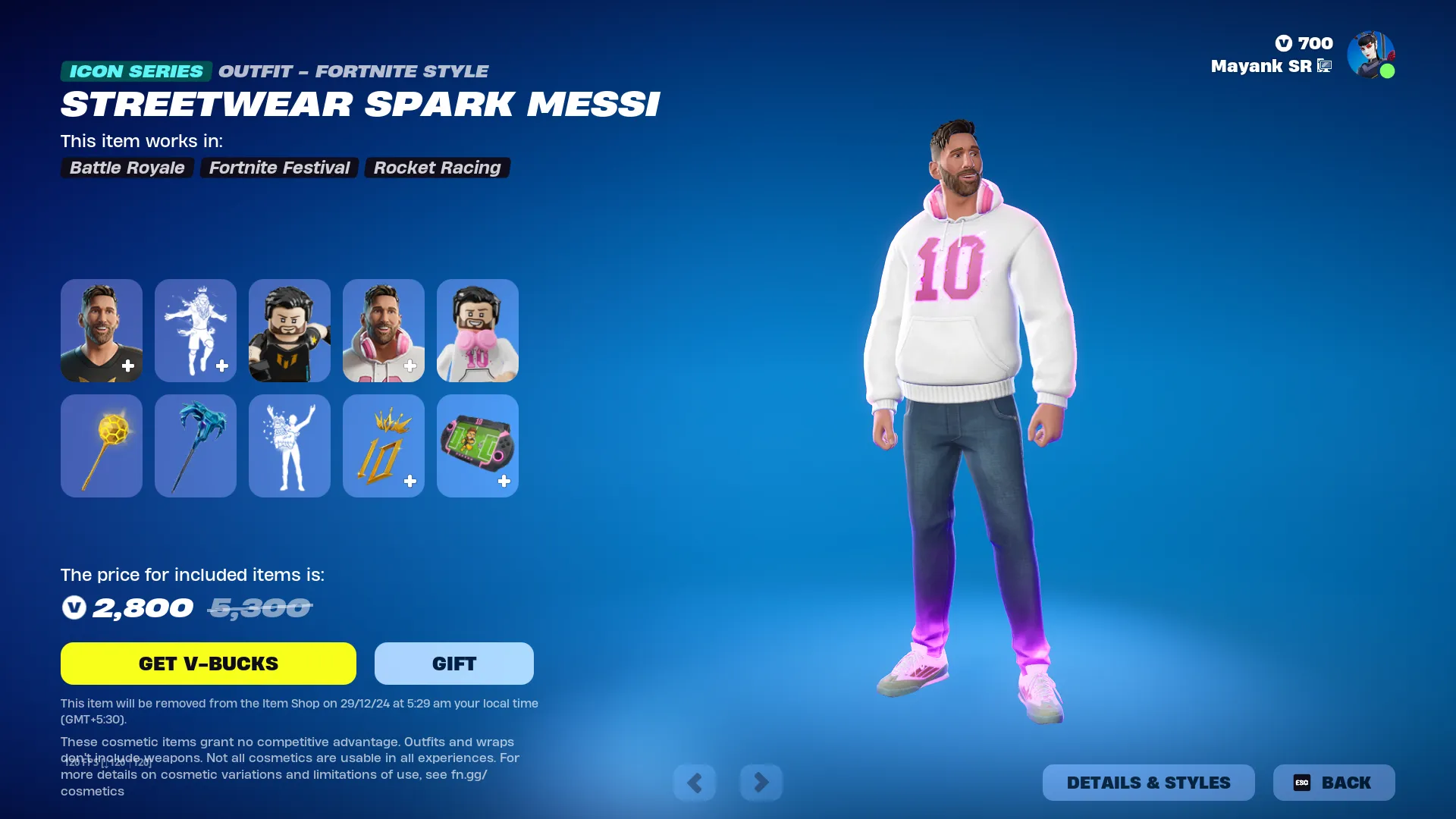This screenshot has height=819, width=1456.
Task: Open the GIFT option
Action: (x=453, y=663)
